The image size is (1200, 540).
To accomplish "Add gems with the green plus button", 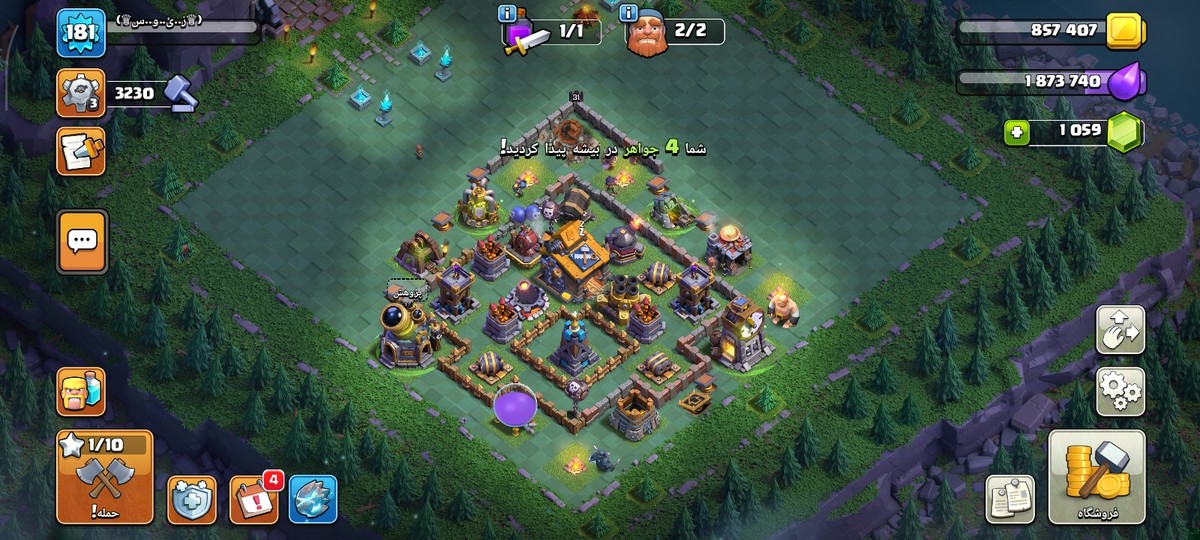I will pos(1018,130).
